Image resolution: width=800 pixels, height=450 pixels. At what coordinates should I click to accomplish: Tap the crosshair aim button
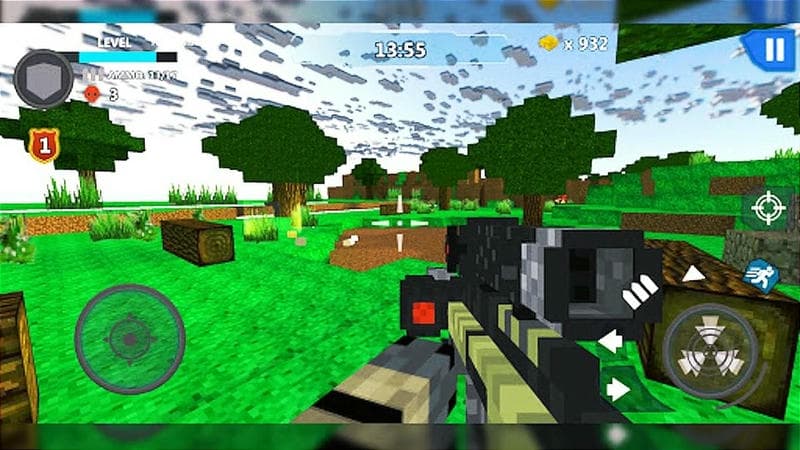(x=768, y=208)
